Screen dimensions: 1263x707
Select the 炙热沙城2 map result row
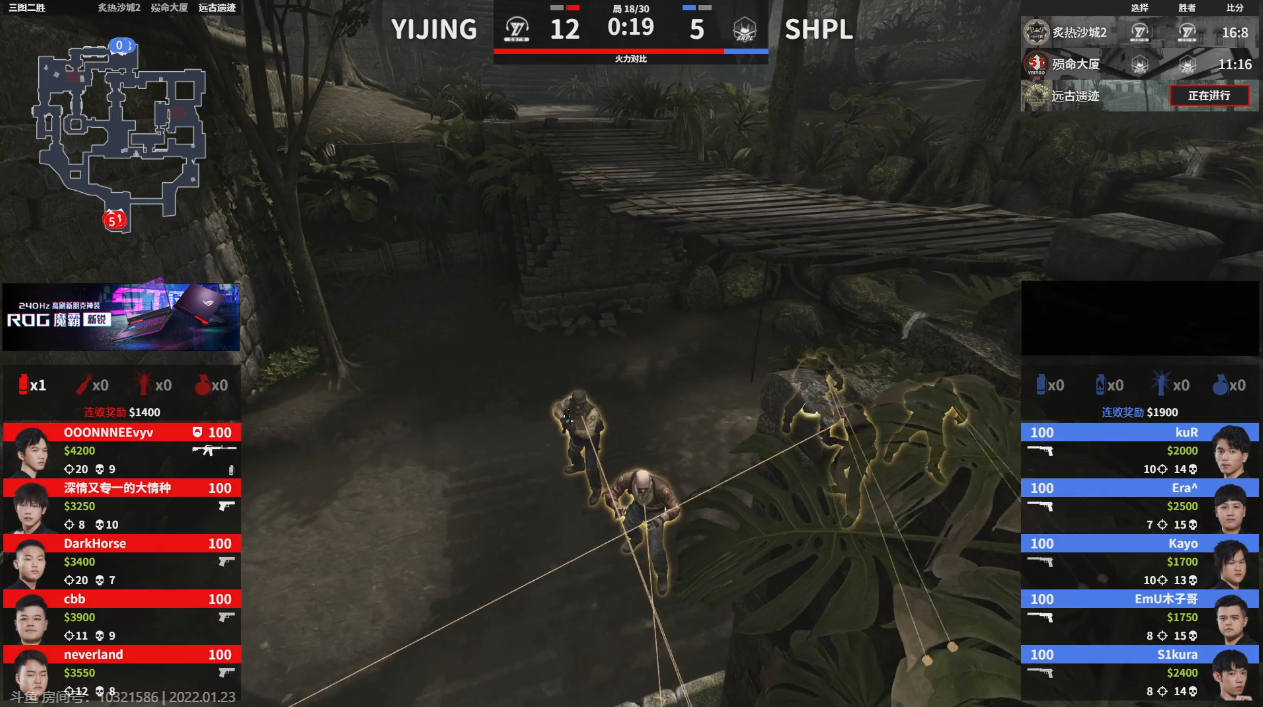click(x=1139, y=32)
